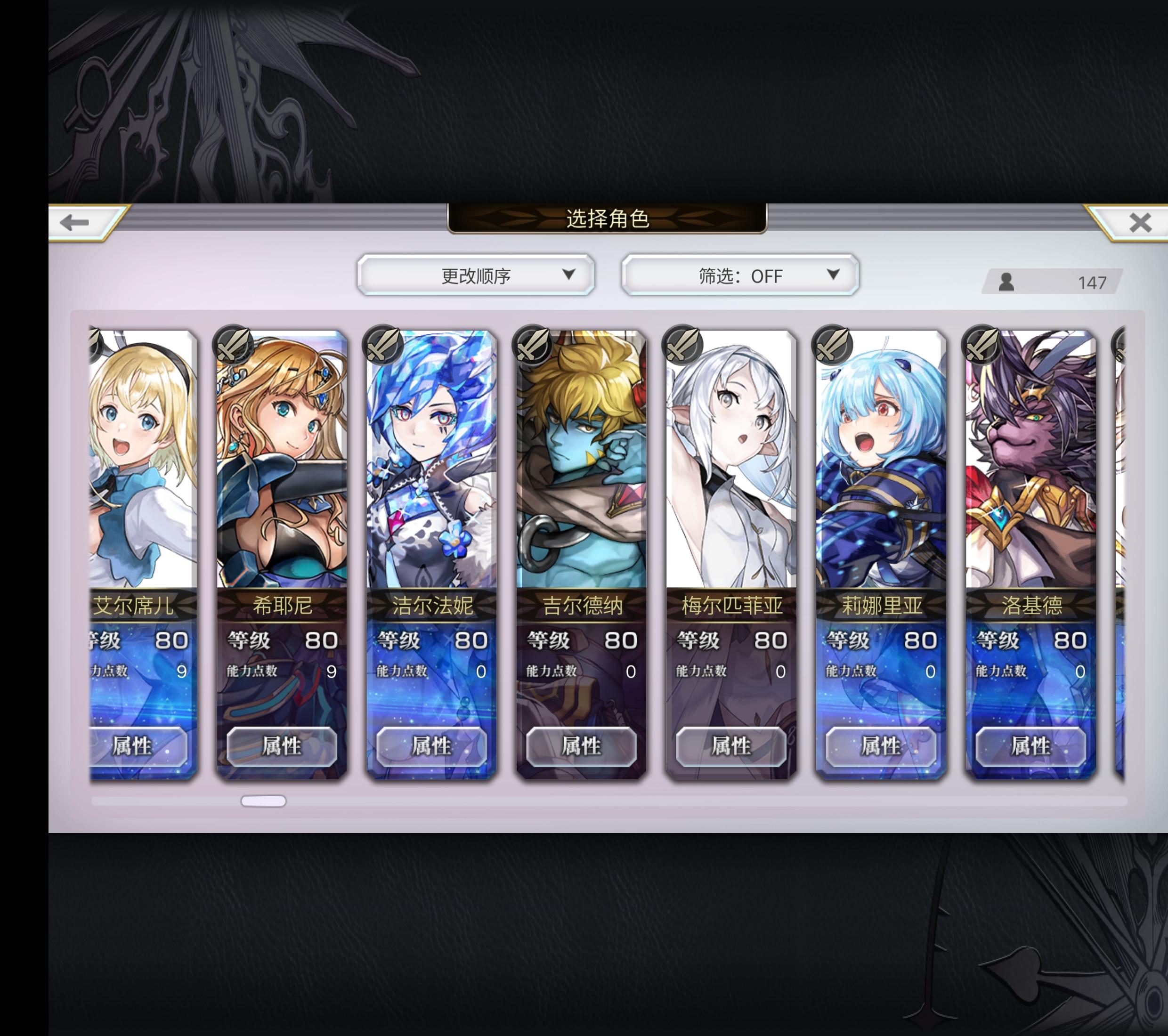Select the 莉娜里亚 character card

pyautogui.click(x=880, y=486)
